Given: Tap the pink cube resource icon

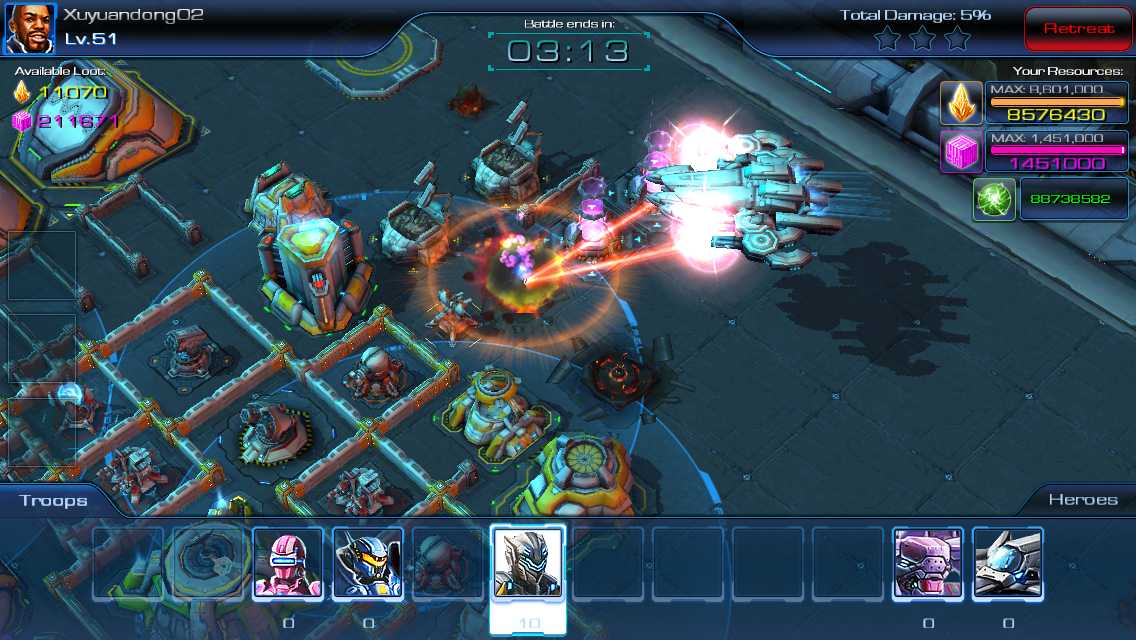Looking at the screenshot, I should 961,151.
